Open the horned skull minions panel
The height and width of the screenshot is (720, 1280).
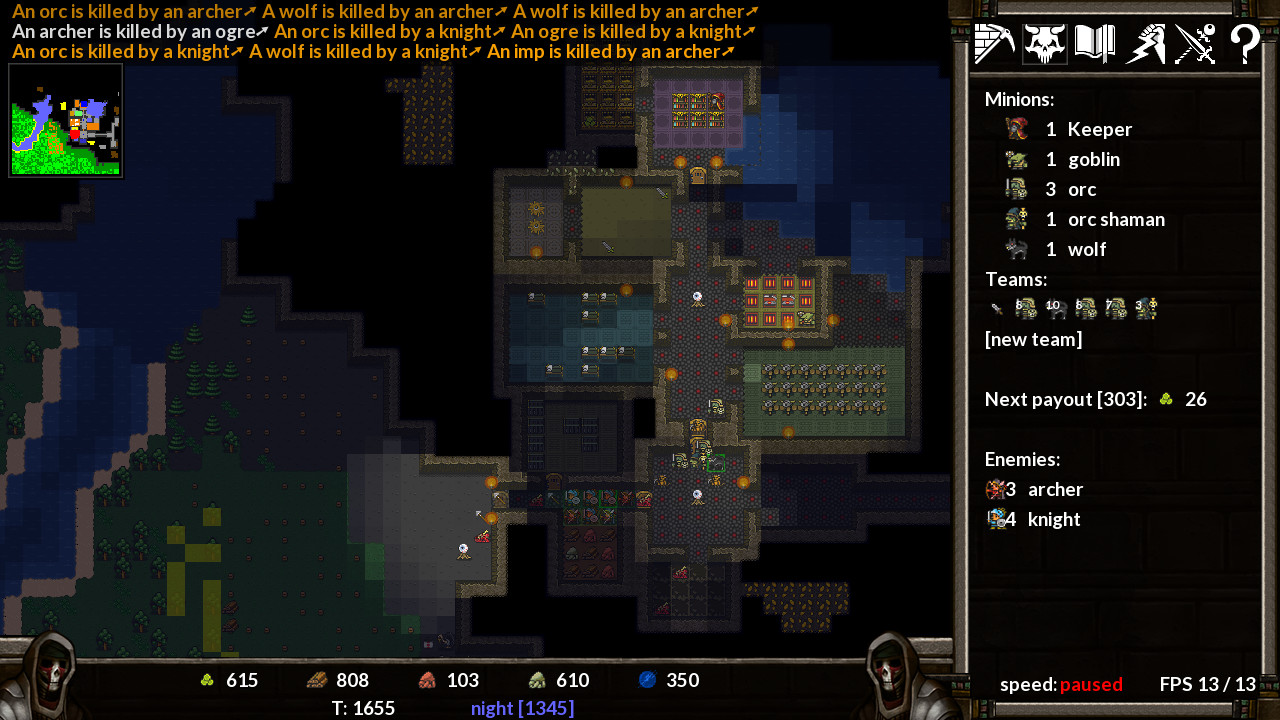pos(1044,43)
